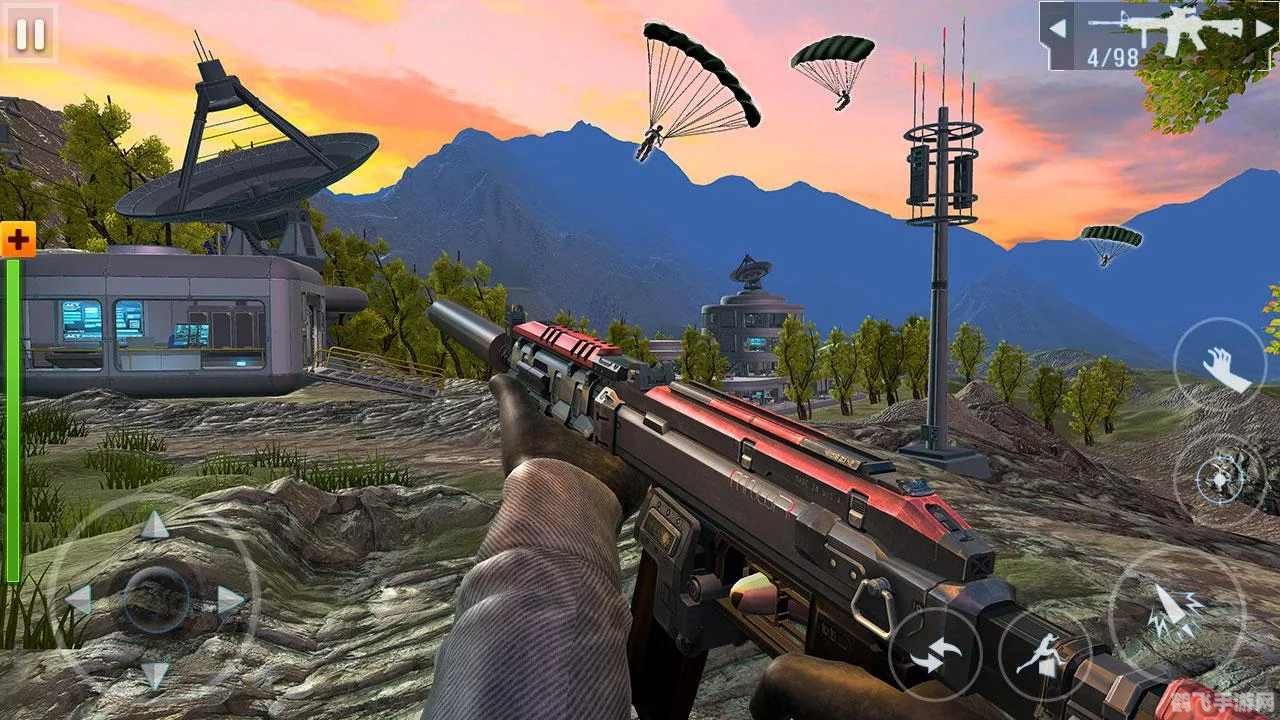This screenshot has width=1280, height=720.
Task: Move forward with the up arrow
Action: (x=154, y=525)
